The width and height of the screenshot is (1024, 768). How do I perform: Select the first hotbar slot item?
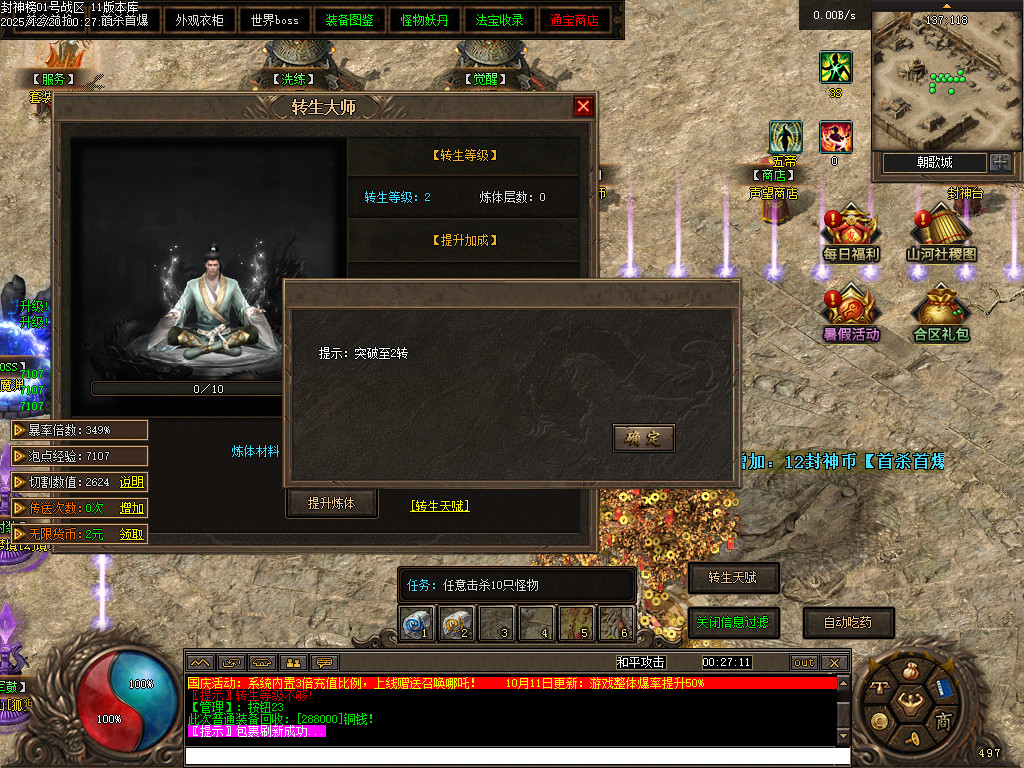[x=416, y=624]
